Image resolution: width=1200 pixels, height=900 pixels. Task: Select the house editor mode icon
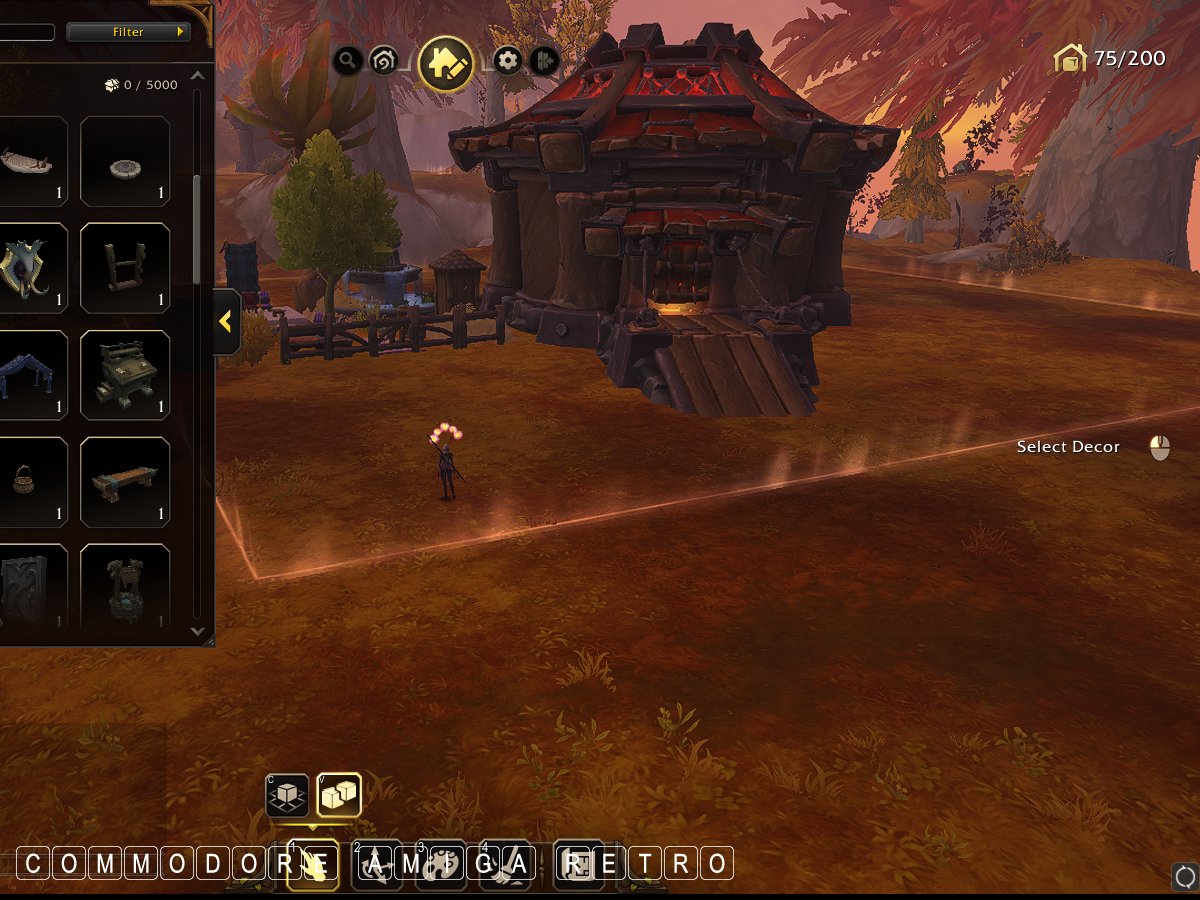click(x=446, y=63)
